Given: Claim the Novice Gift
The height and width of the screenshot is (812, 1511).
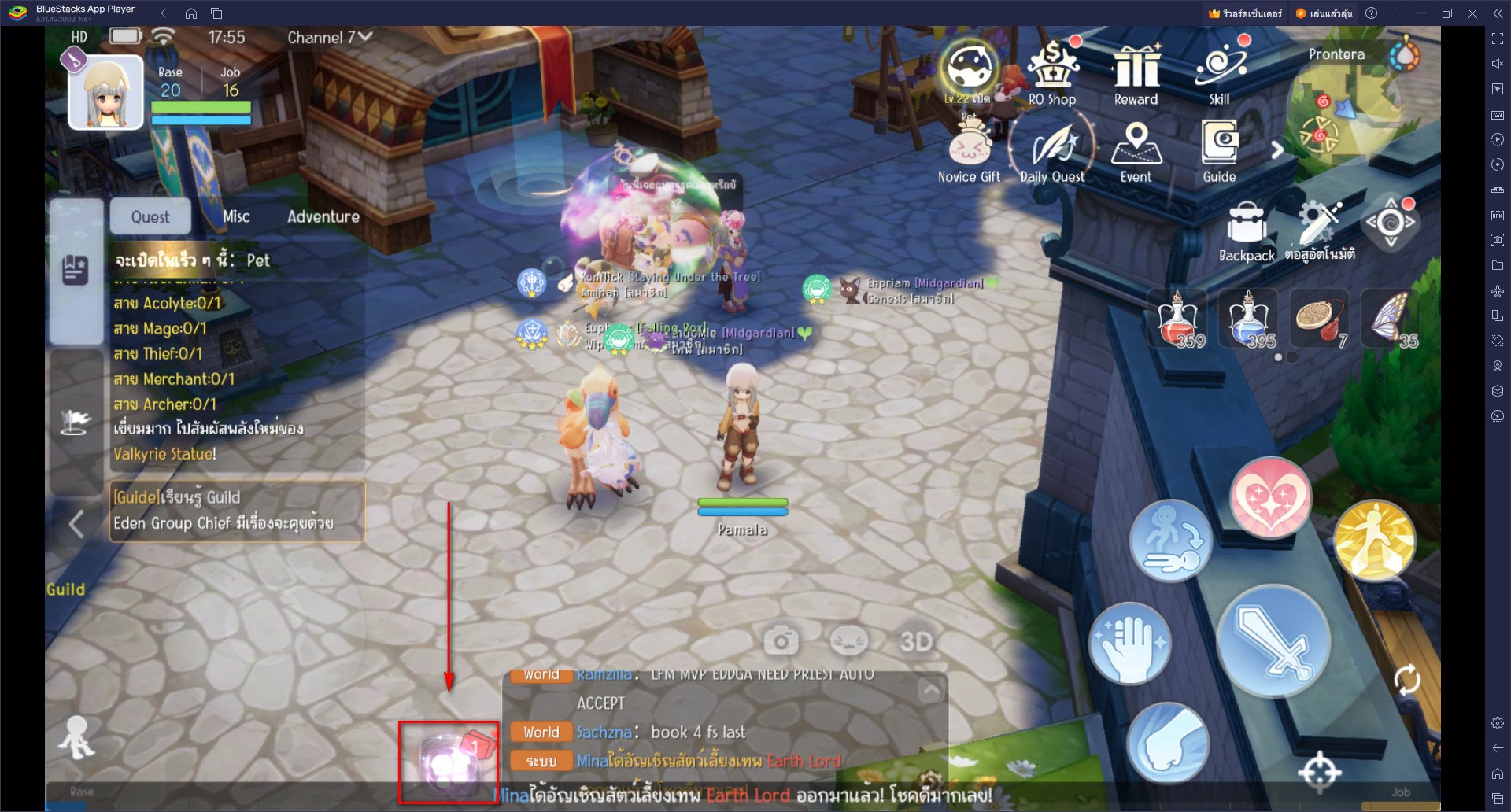Looking at the screenshot, I should pos(968,149).
